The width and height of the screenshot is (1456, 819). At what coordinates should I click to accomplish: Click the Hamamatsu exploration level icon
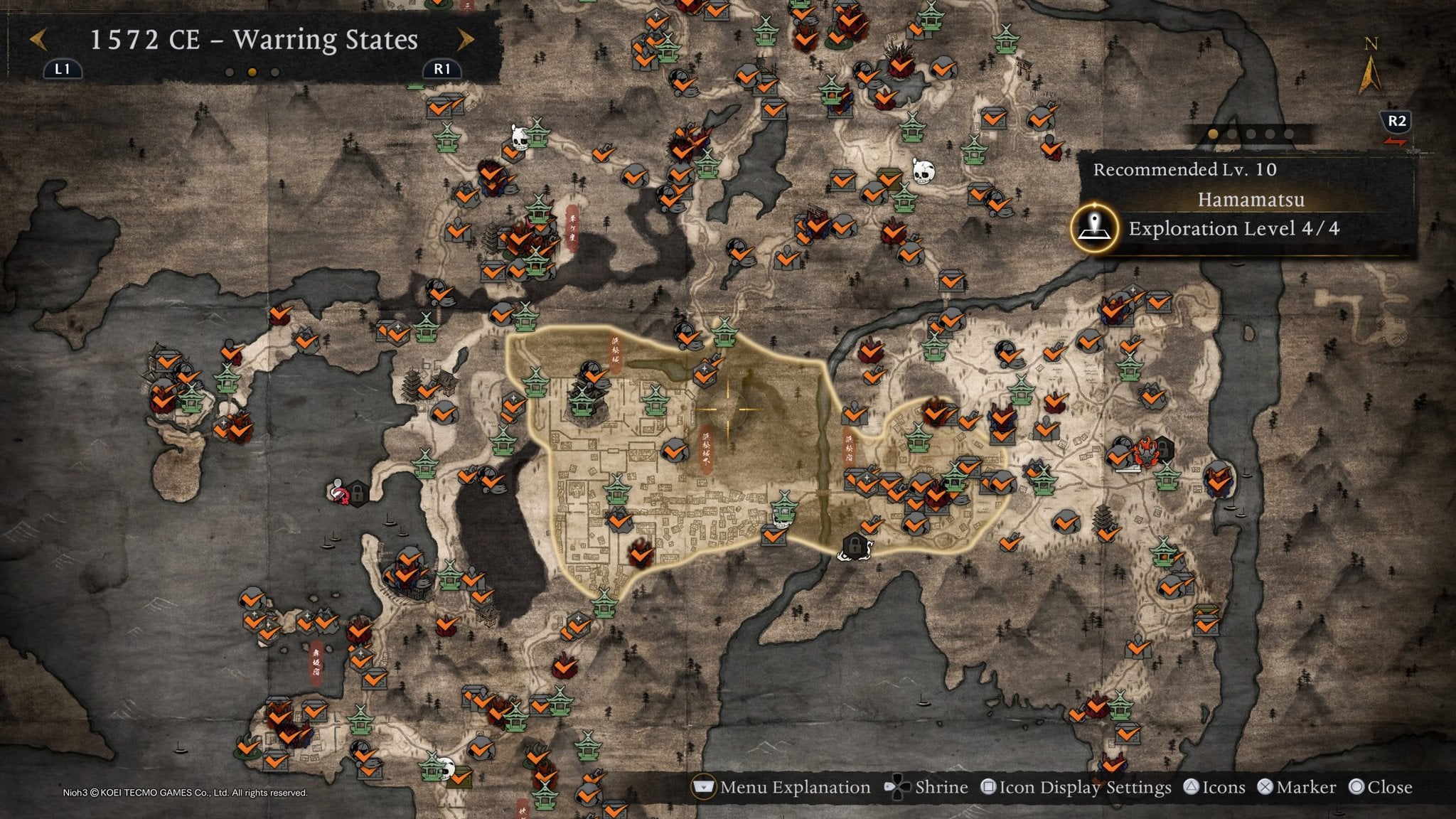[1095, 227]
